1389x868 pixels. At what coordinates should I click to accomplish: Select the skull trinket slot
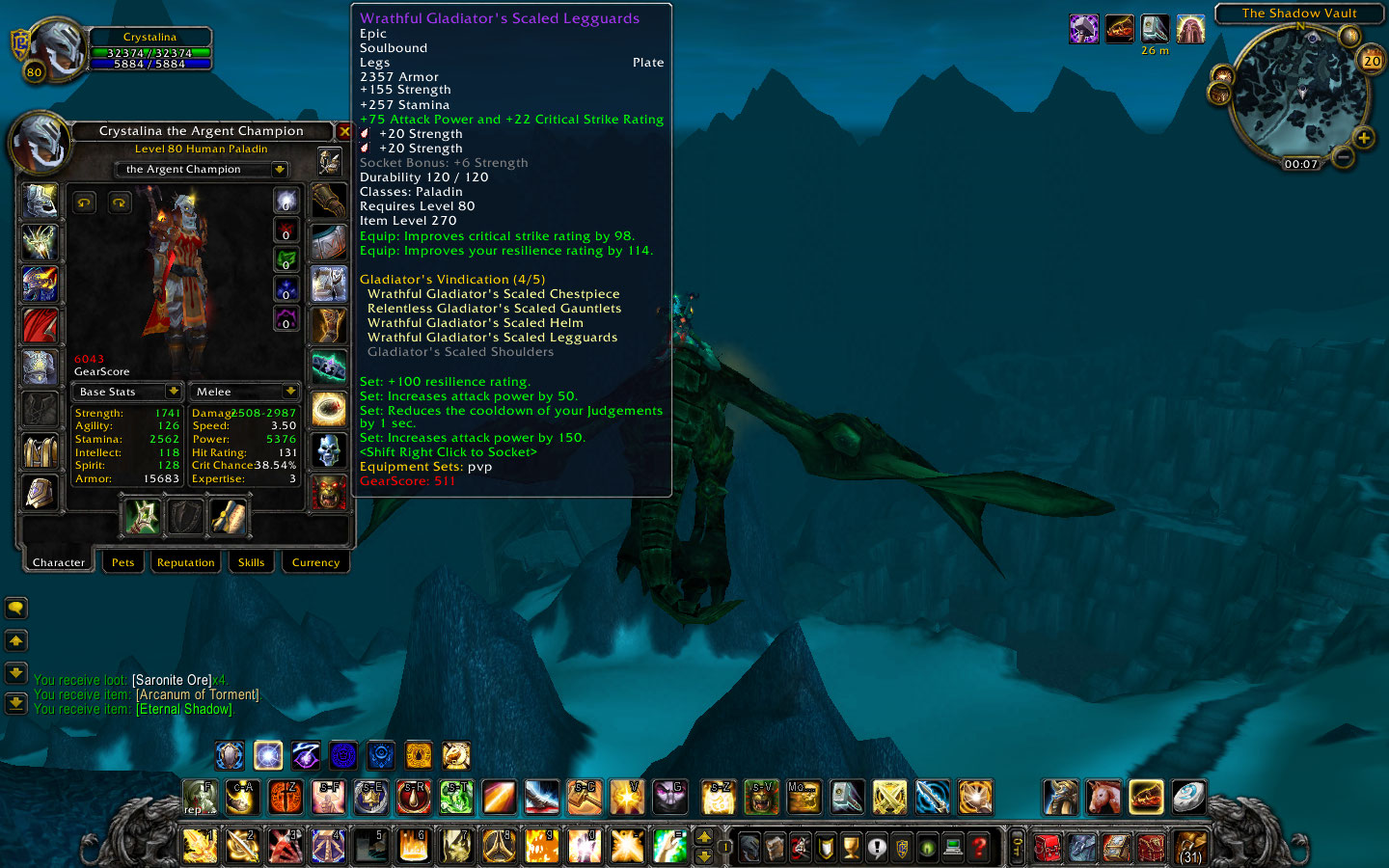pyautogui.click(x=329, y=450)
